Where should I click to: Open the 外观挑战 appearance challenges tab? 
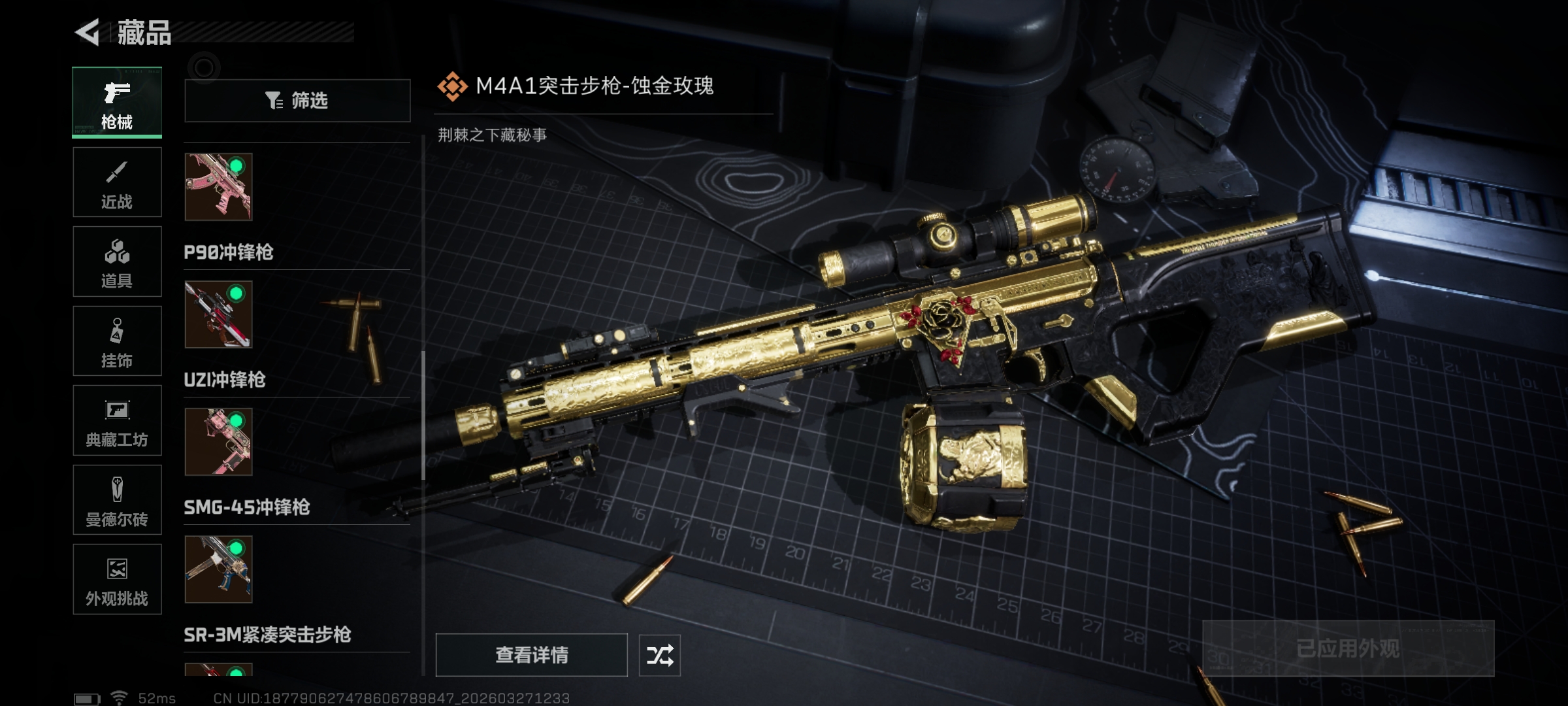coord(117,579)
